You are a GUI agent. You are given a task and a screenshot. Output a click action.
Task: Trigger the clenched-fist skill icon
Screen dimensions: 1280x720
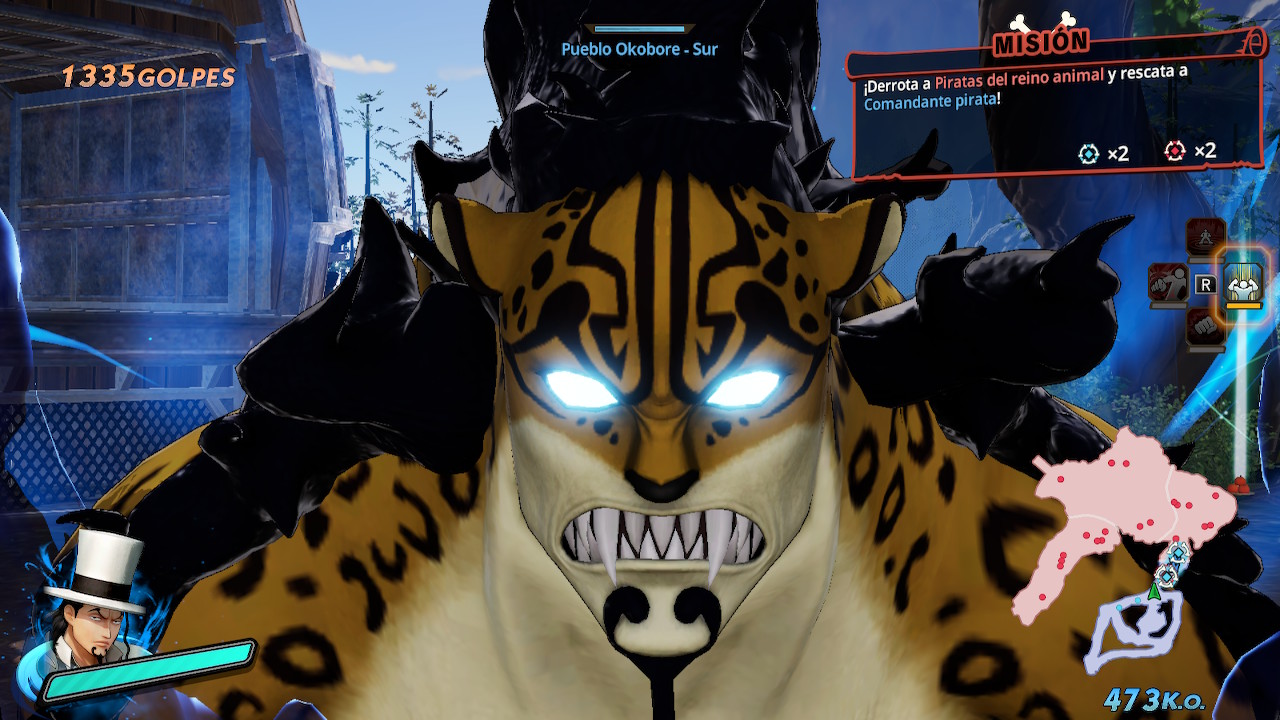pyautogui.click(x=1205, y=327)
